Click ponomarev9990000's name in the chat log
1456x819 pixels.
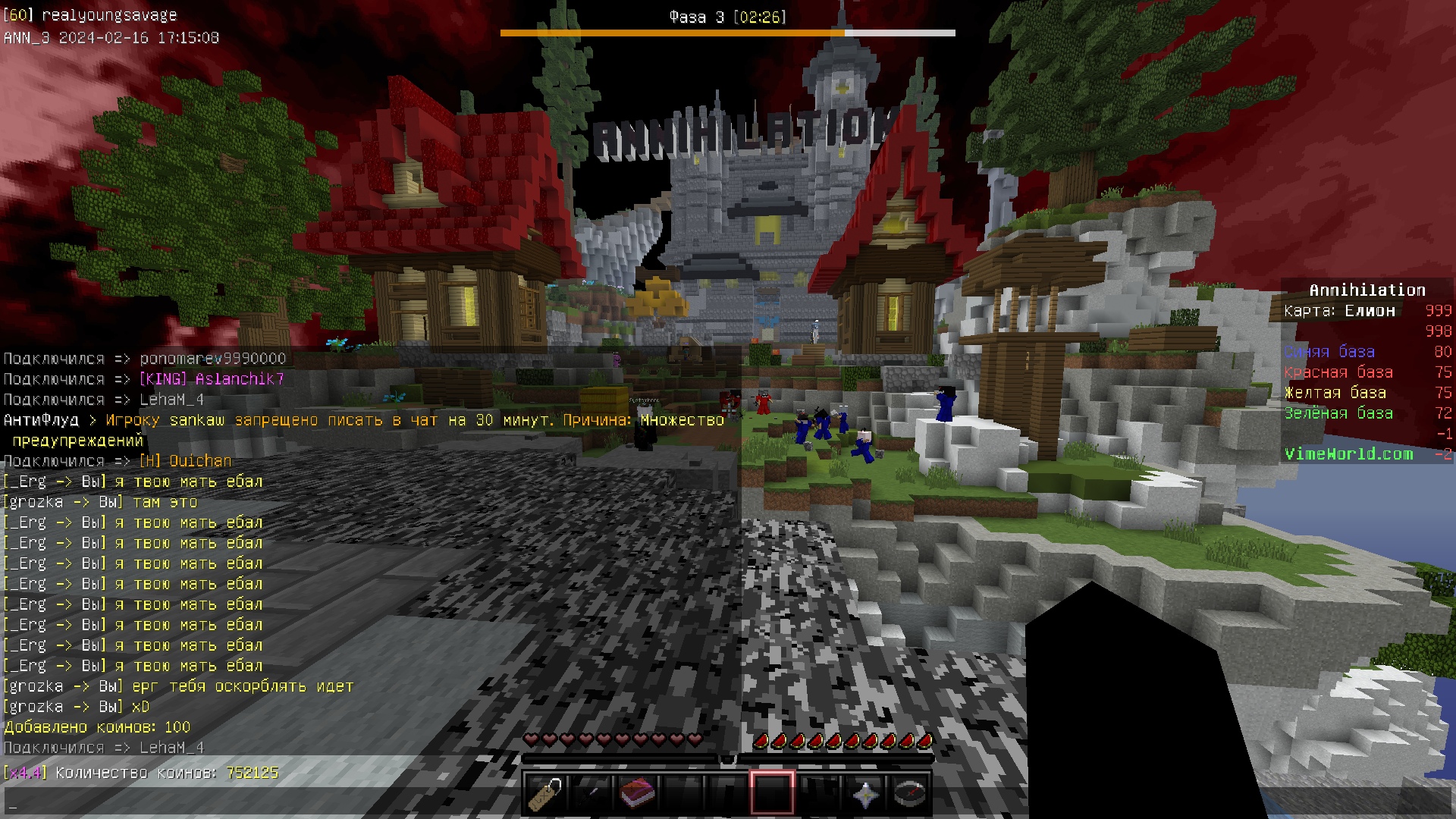pyautogui.click(x=212, y=359)
